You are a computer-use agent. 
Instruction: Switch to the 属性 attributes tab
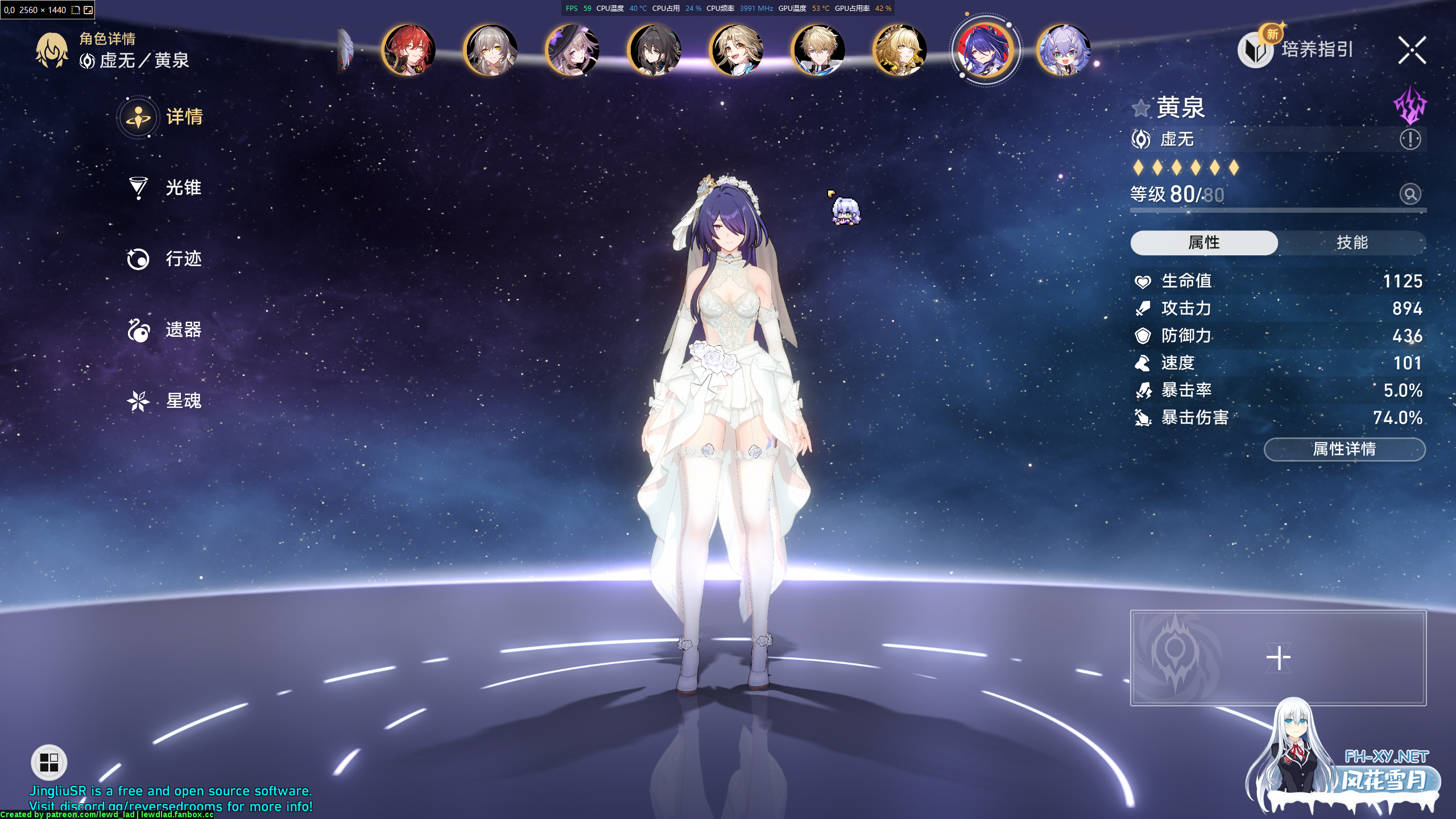1204,243
